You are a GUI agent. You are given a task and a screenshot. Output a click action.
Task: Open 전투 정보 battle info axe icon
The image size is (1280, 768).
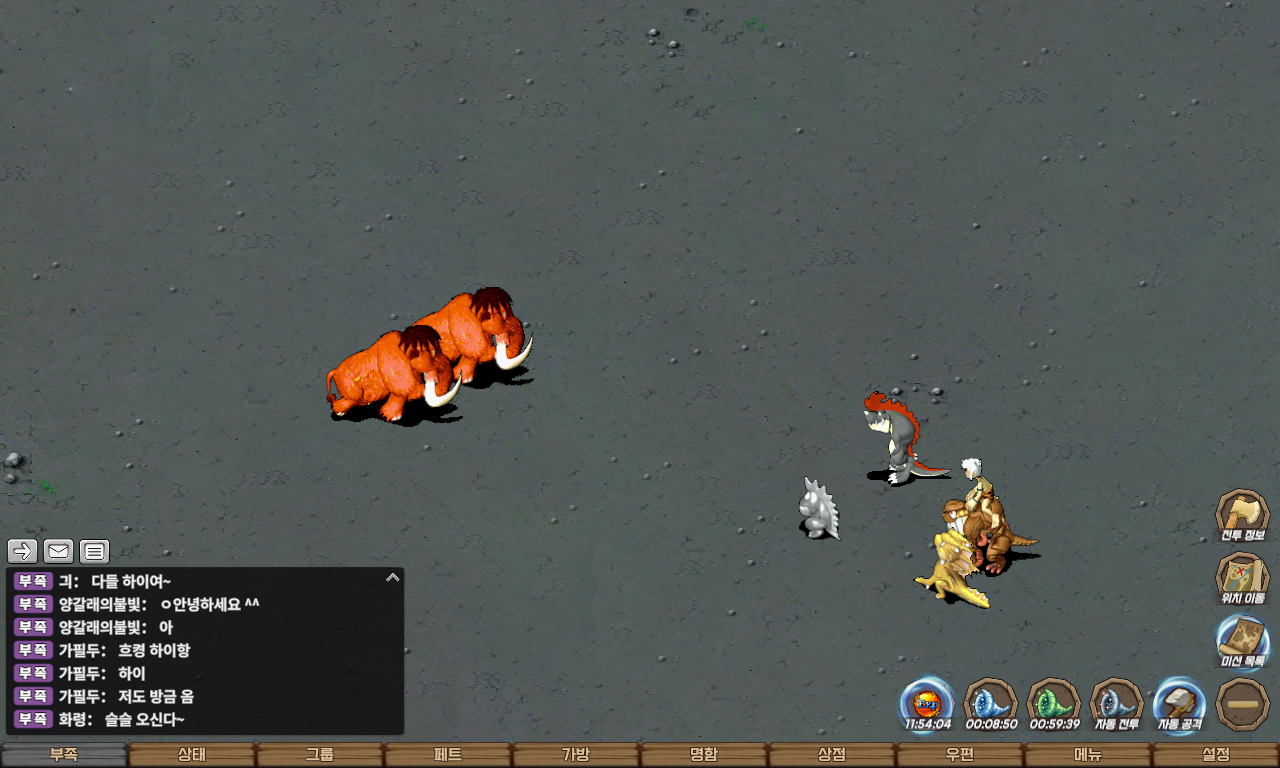[x=1242, y=515]
